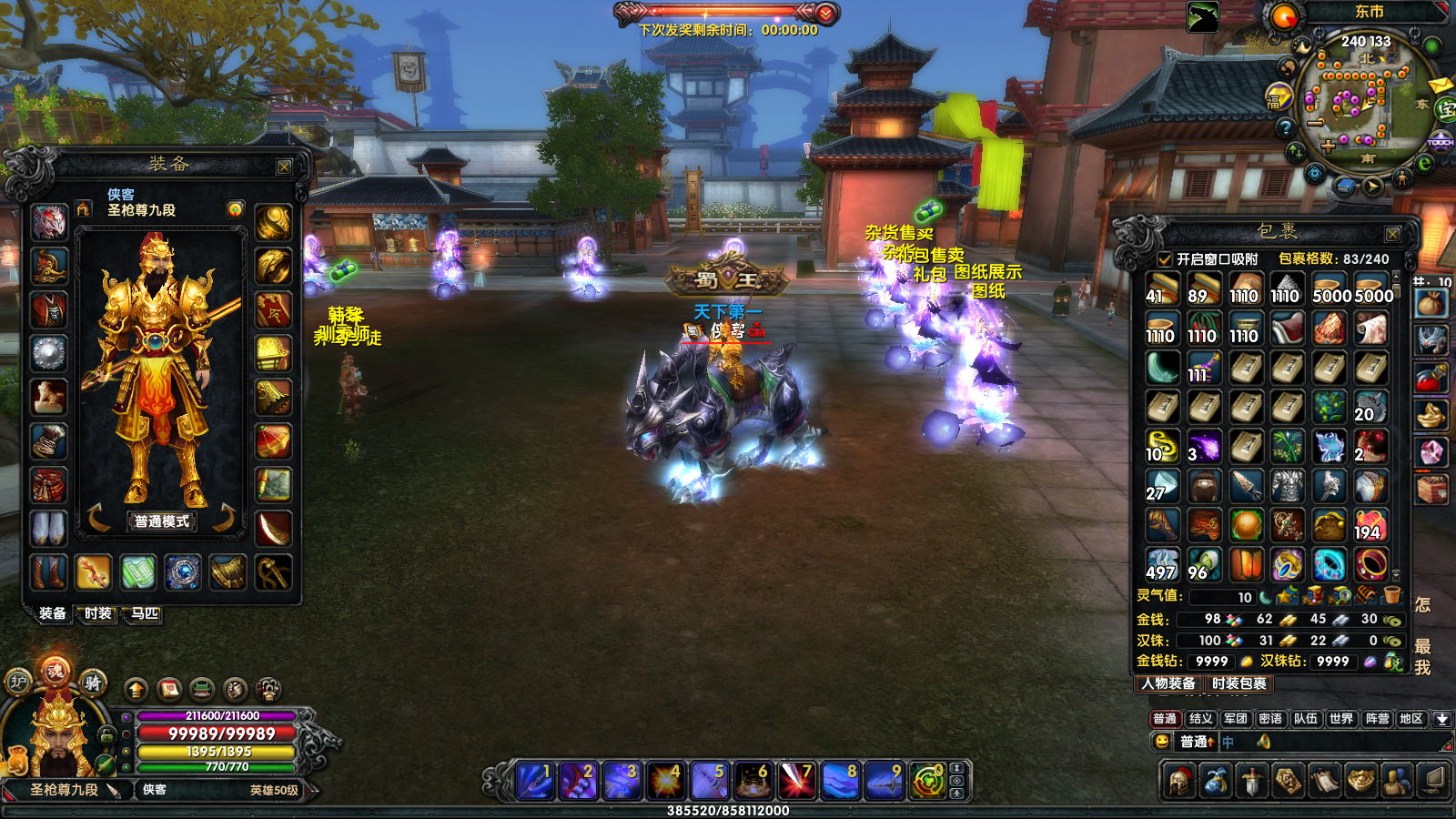Close the 包裹 bag window
The height and width of the screenshot is (819, 1456).
(1392, 234)
